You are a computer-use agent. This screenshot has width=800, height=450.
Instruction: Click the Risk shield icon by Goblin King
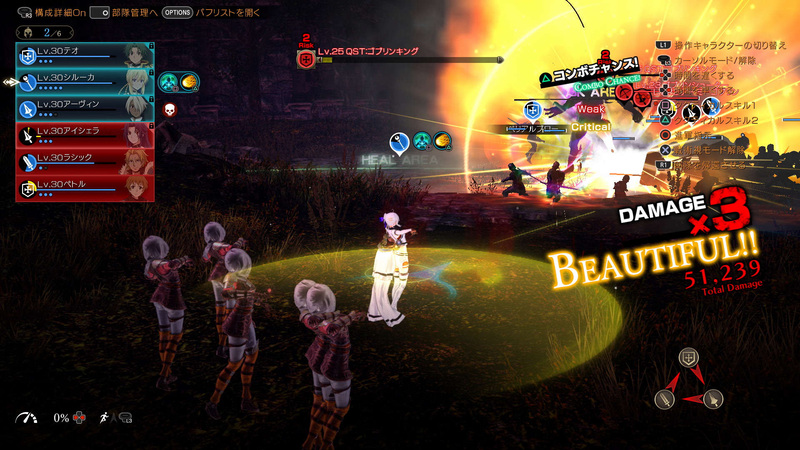coord(306,59)
